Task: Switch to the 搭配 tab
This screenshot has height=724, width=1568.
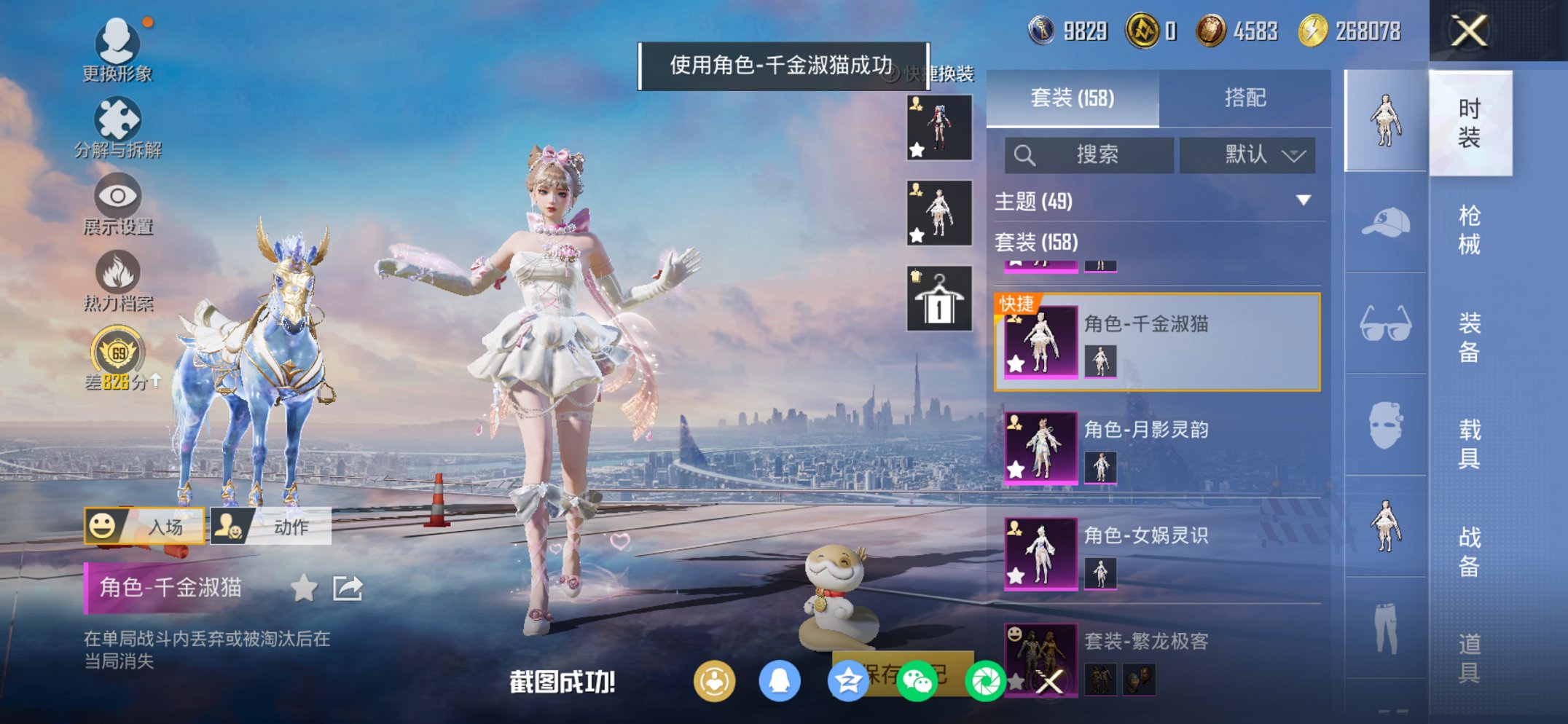Action: click(x=1247, y=96)
